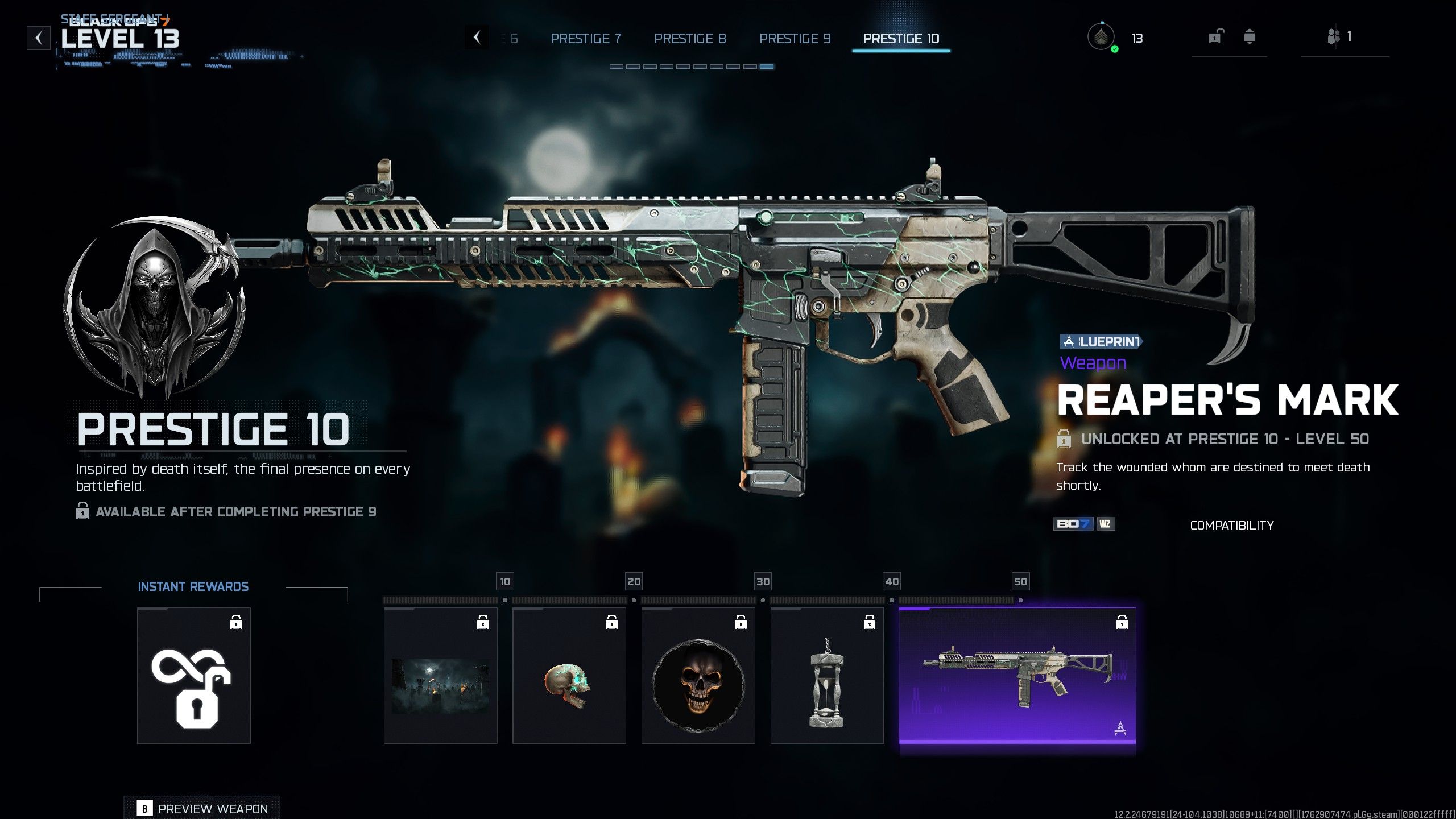1456x819 pixels.
Task: Click the Preview Weapon button
Action: (202, 808)
